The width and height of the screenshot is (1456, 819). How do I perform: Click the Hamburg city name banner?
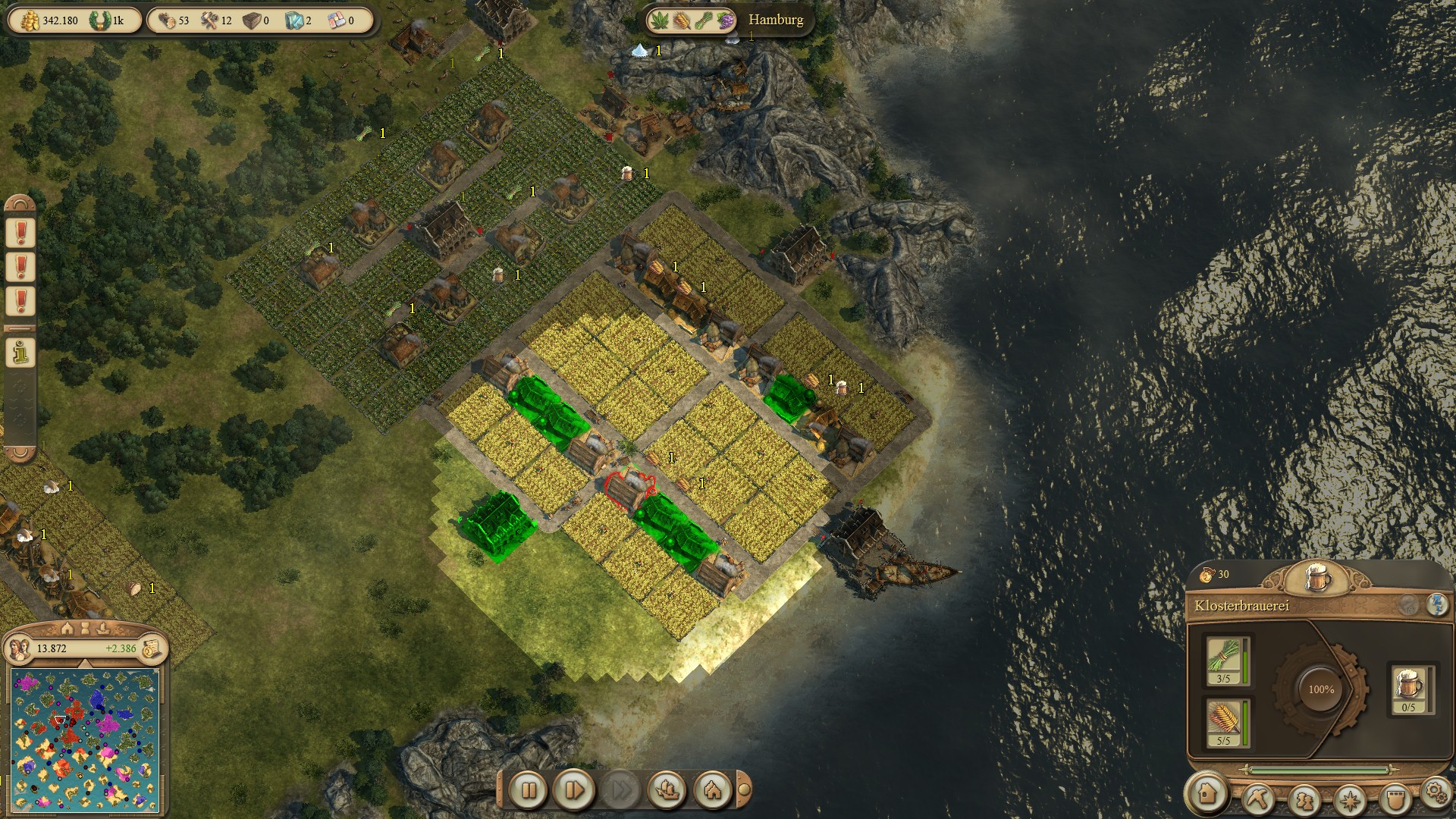[x=775, y=20]
